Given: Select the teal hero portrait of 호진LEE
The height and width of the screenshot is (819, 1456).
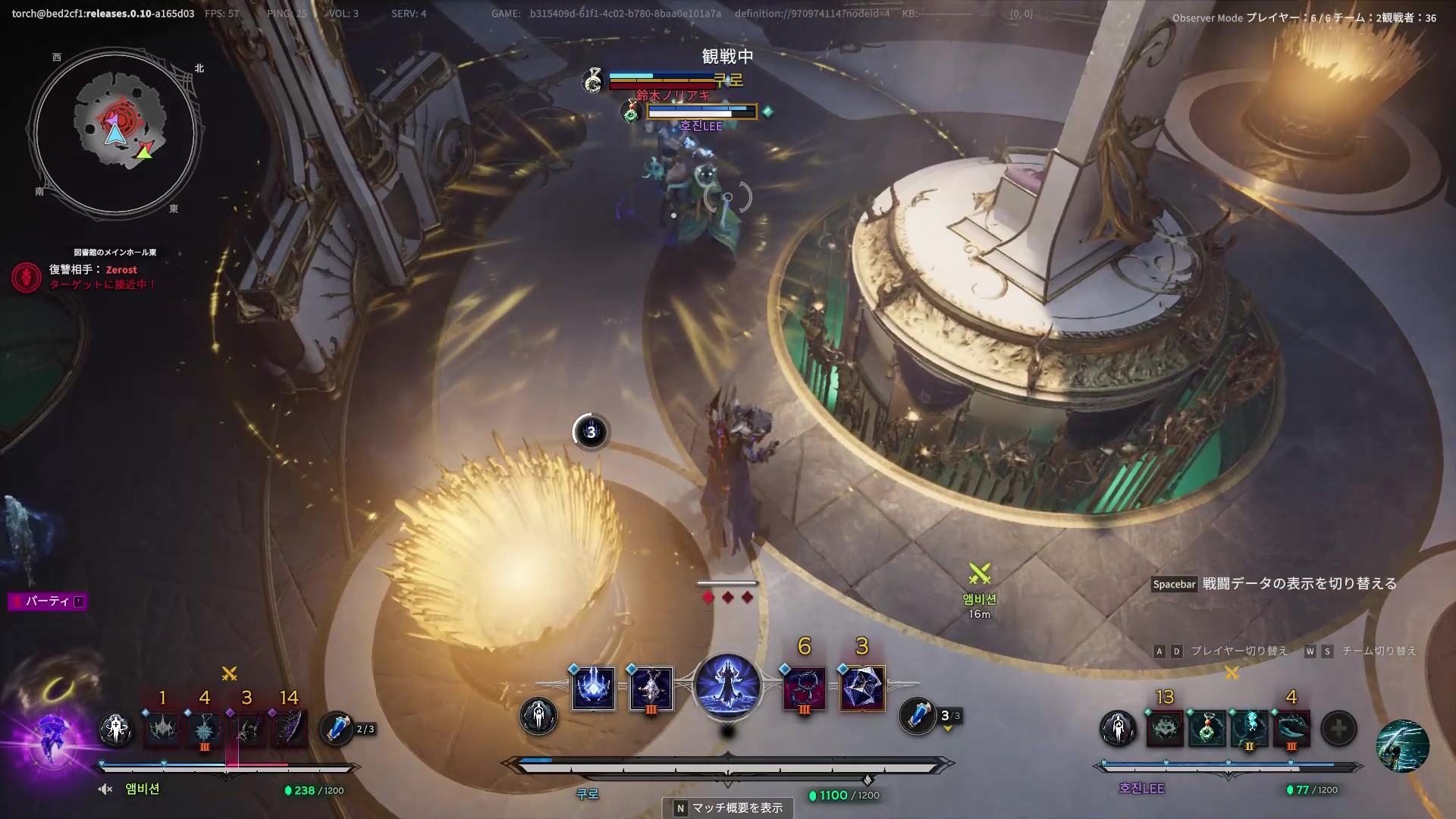Looking at the screenshot, I should pos(1402,745).
